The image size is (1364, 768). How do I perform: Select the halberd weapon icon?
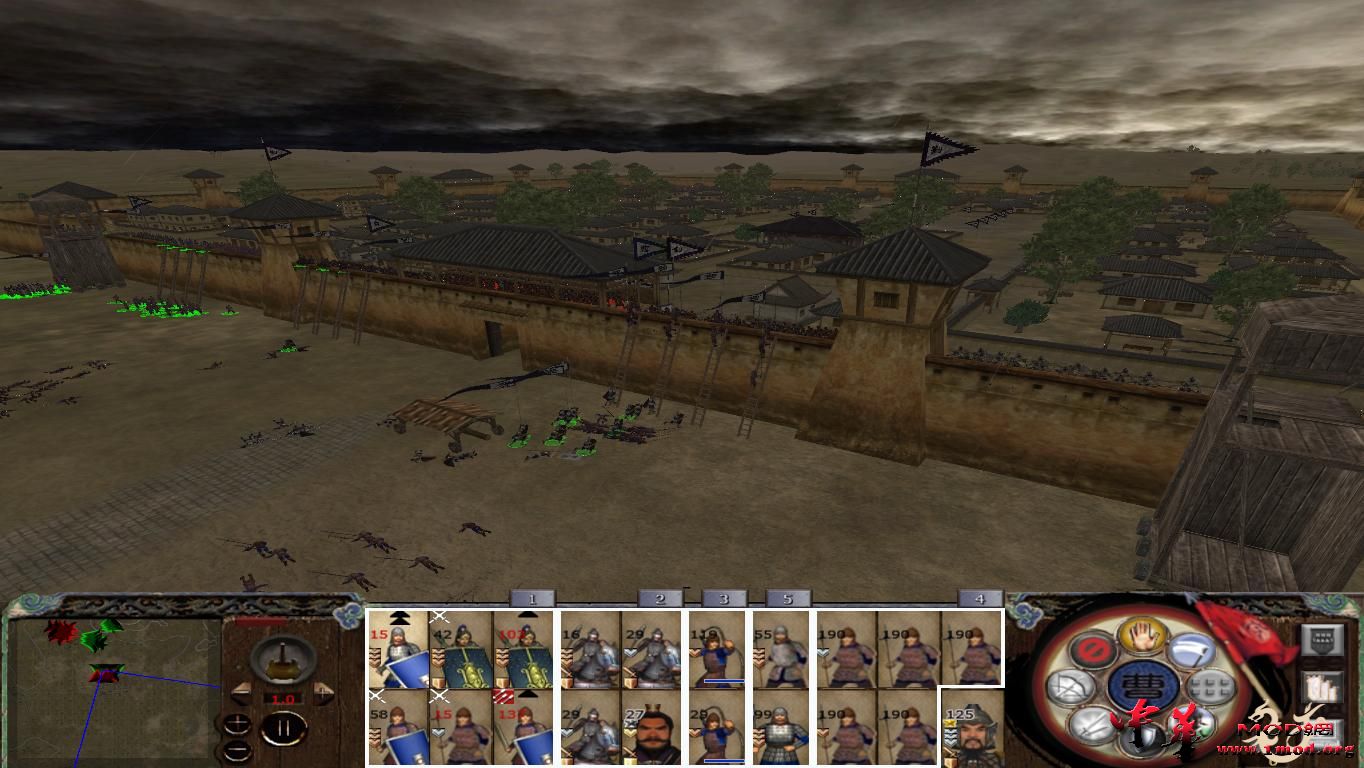1190,651
